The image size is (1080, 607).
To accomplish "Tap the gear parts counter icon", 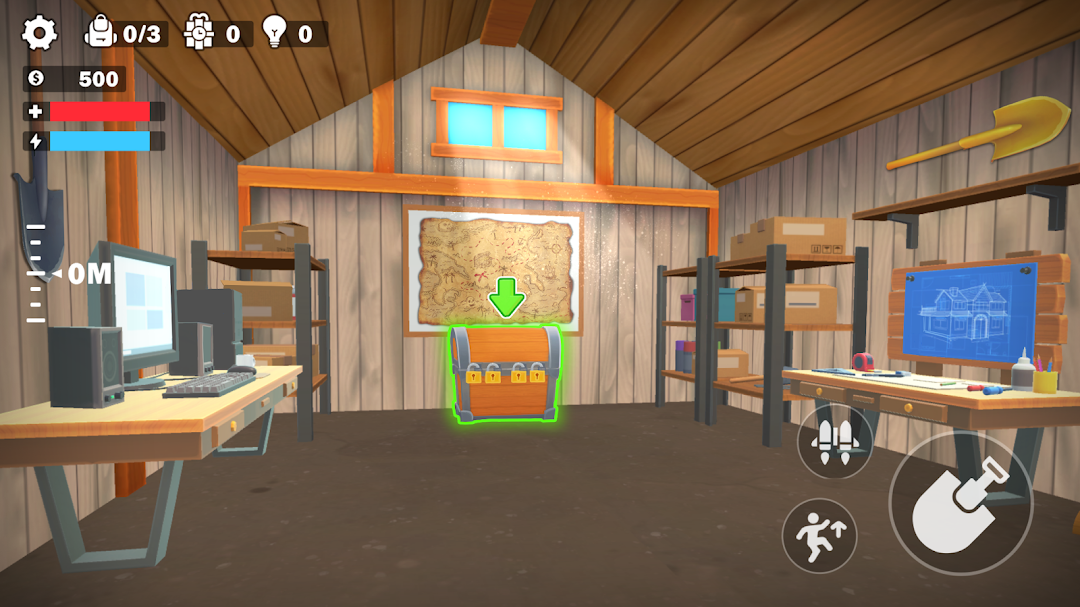I will pos(199,33).
